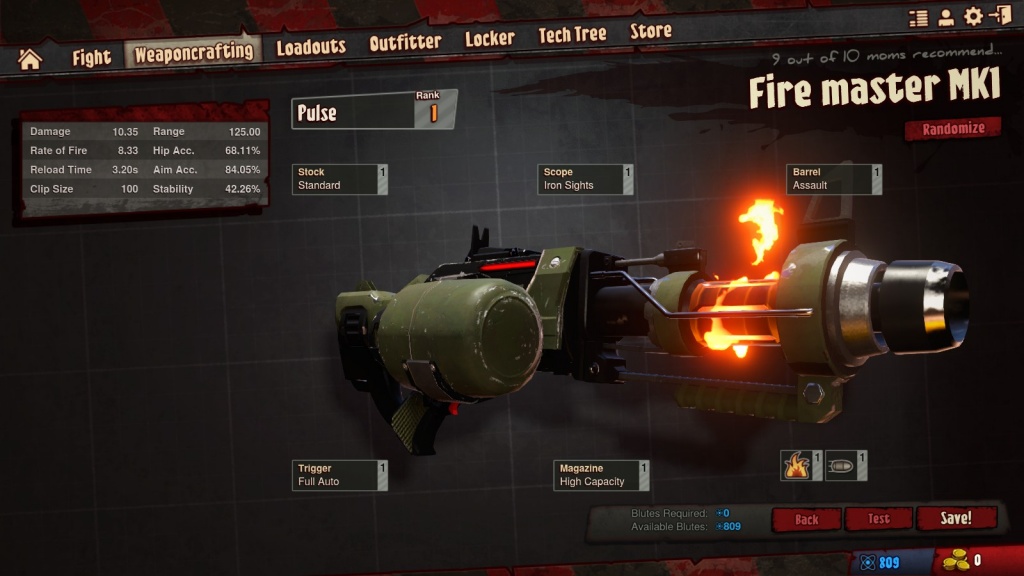Go to the home screen

30,59
